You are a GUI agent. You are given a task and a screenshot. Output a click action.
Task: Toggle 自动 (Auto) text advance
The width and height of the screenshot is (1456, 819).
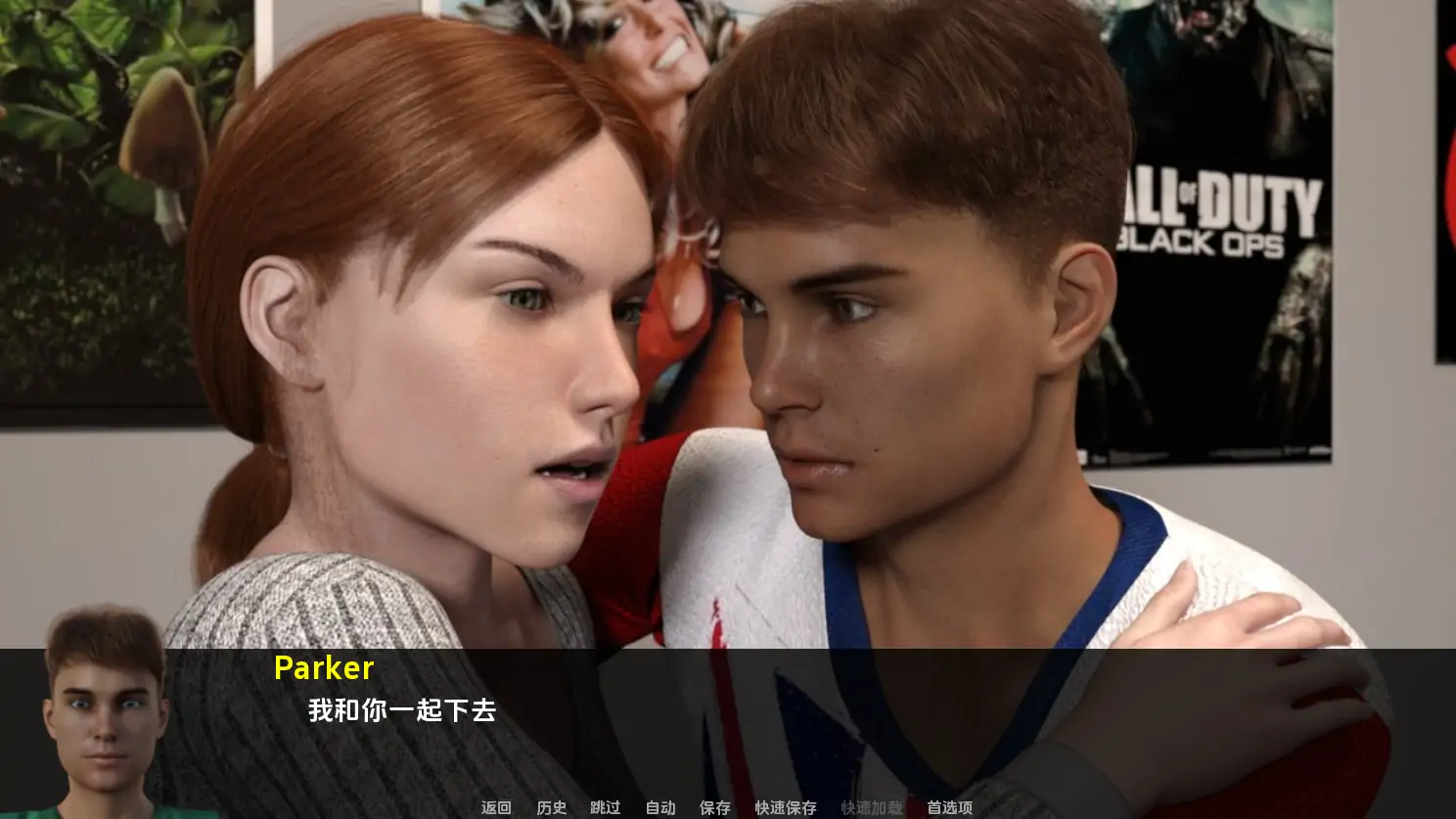point(660,807)
